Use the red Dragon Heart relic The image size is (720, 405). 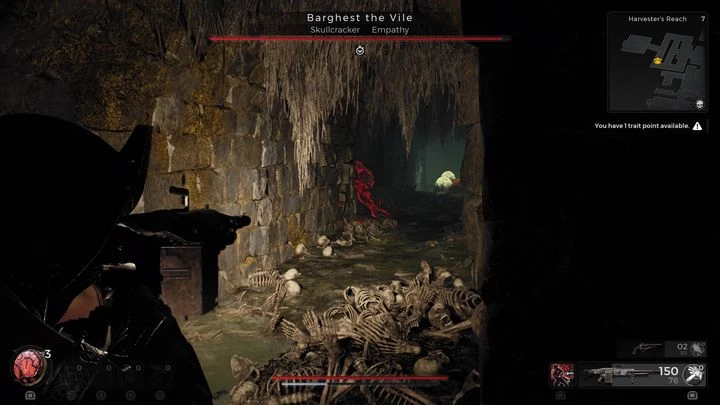(x=27, y=366)
